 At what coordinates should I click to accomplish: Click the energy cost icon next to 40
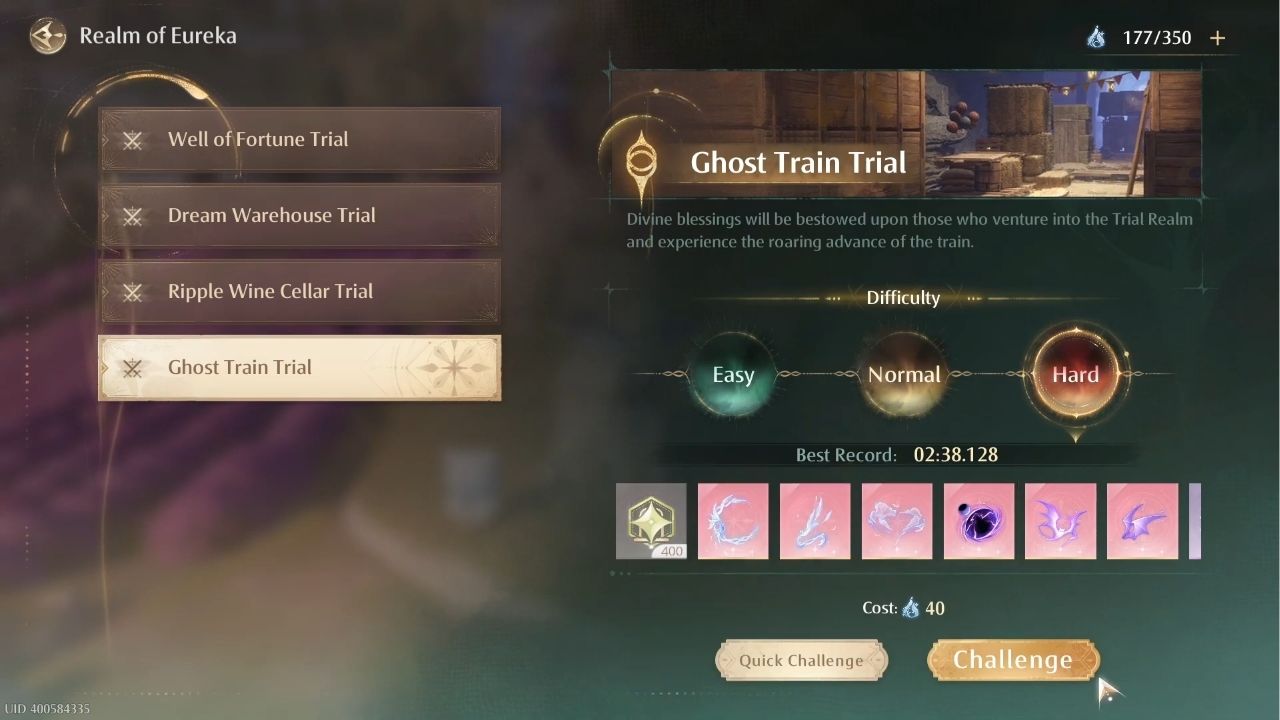click(x=911, y=608)
